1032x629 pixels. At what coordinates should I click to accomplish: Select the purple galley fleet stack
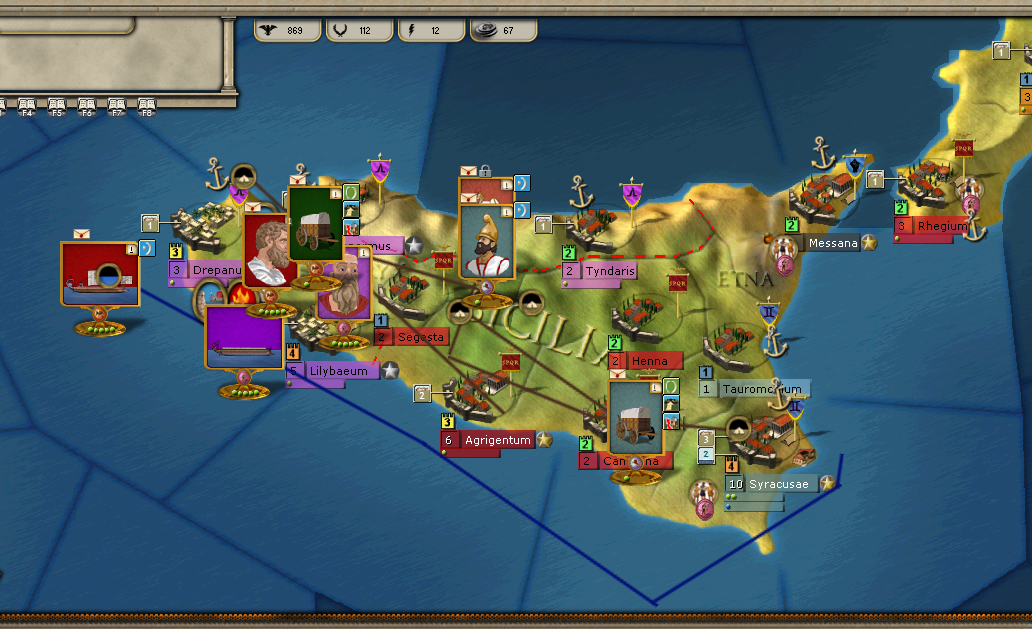(x=245, y=338)
